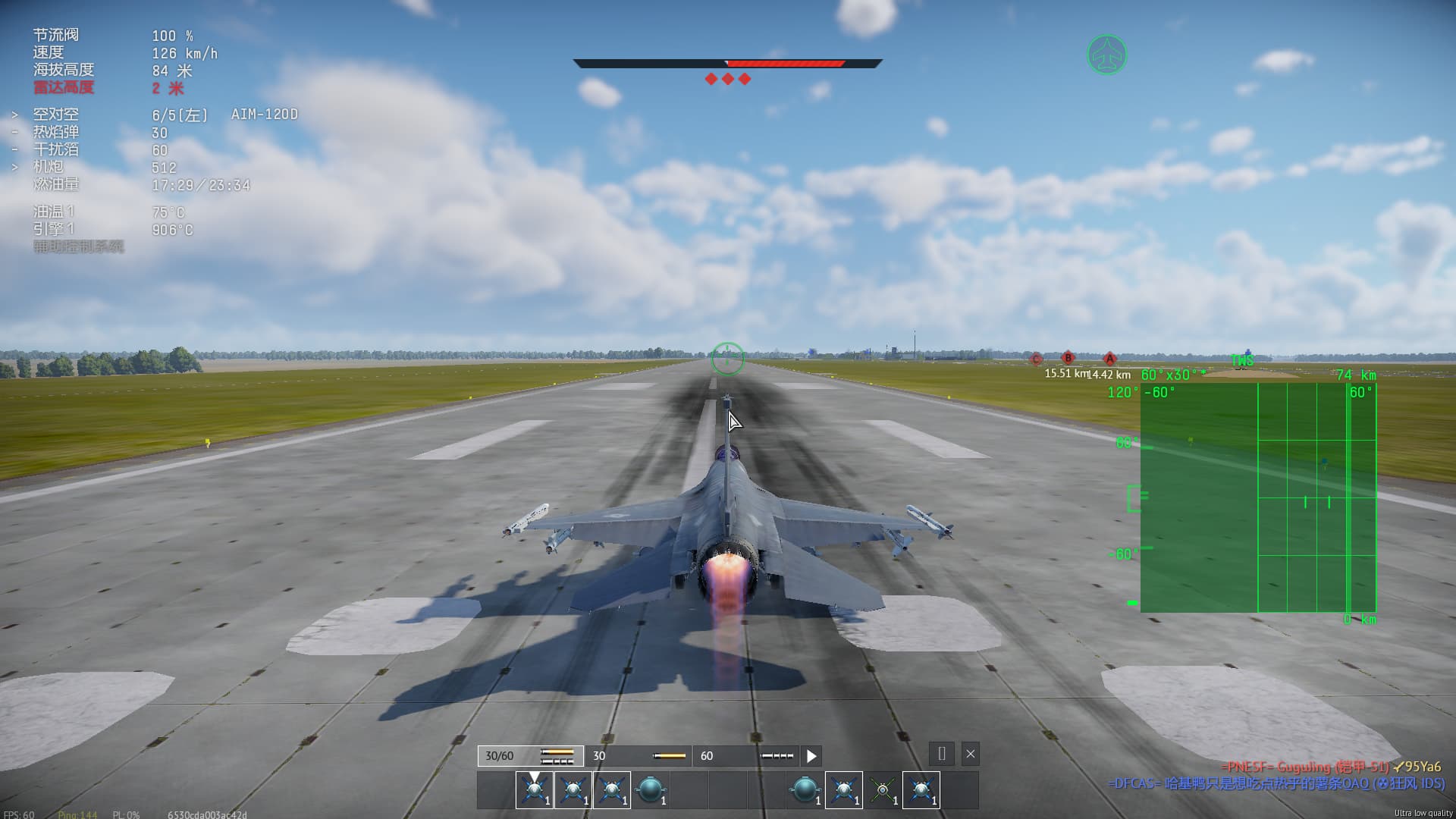Expand the 机炮 cannon entry
This screenshot has width=1456, height=819.
pyautogui.click(x=14, y=167)
